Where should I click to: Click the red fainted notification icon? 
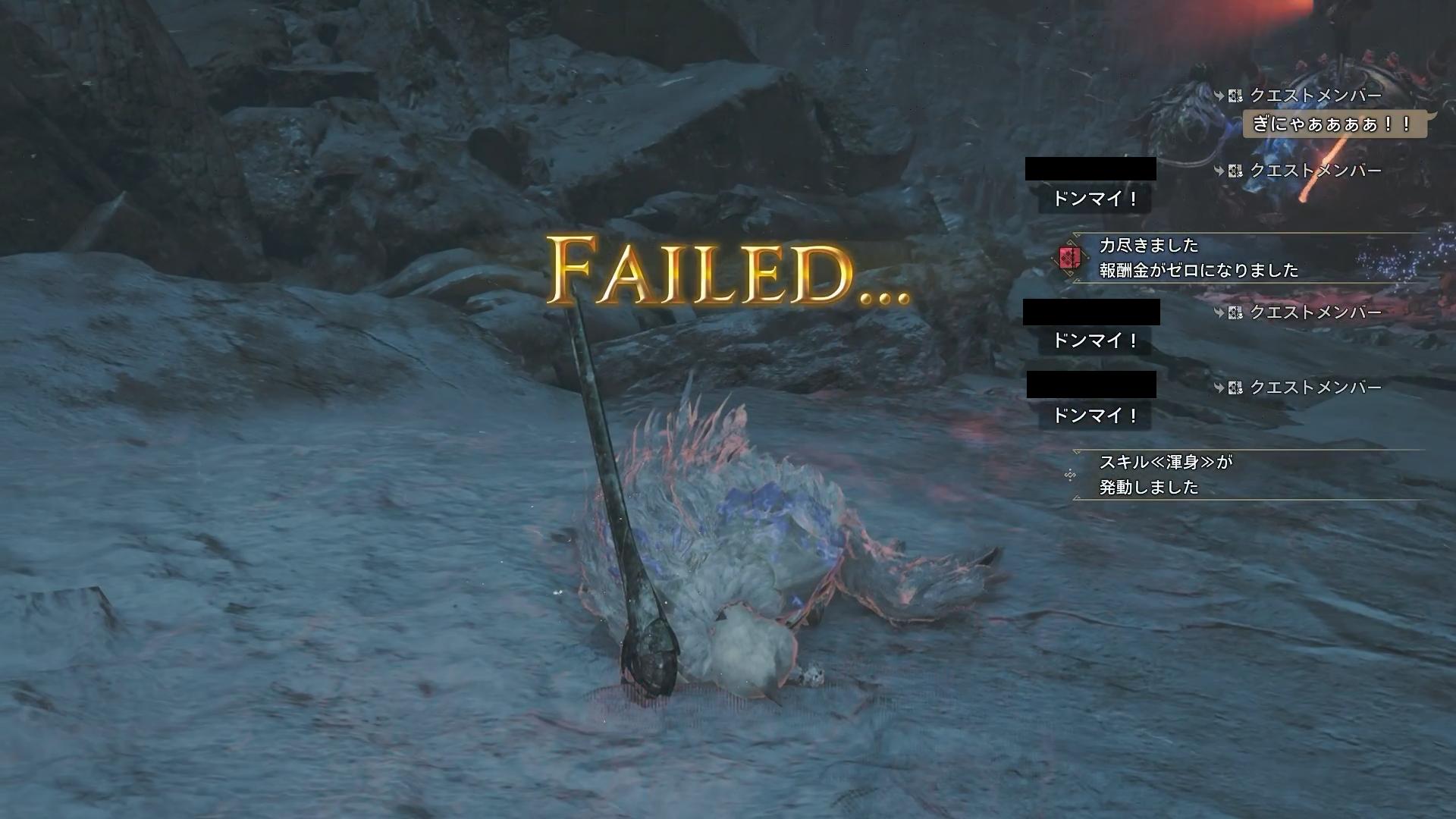(1070, 258)
